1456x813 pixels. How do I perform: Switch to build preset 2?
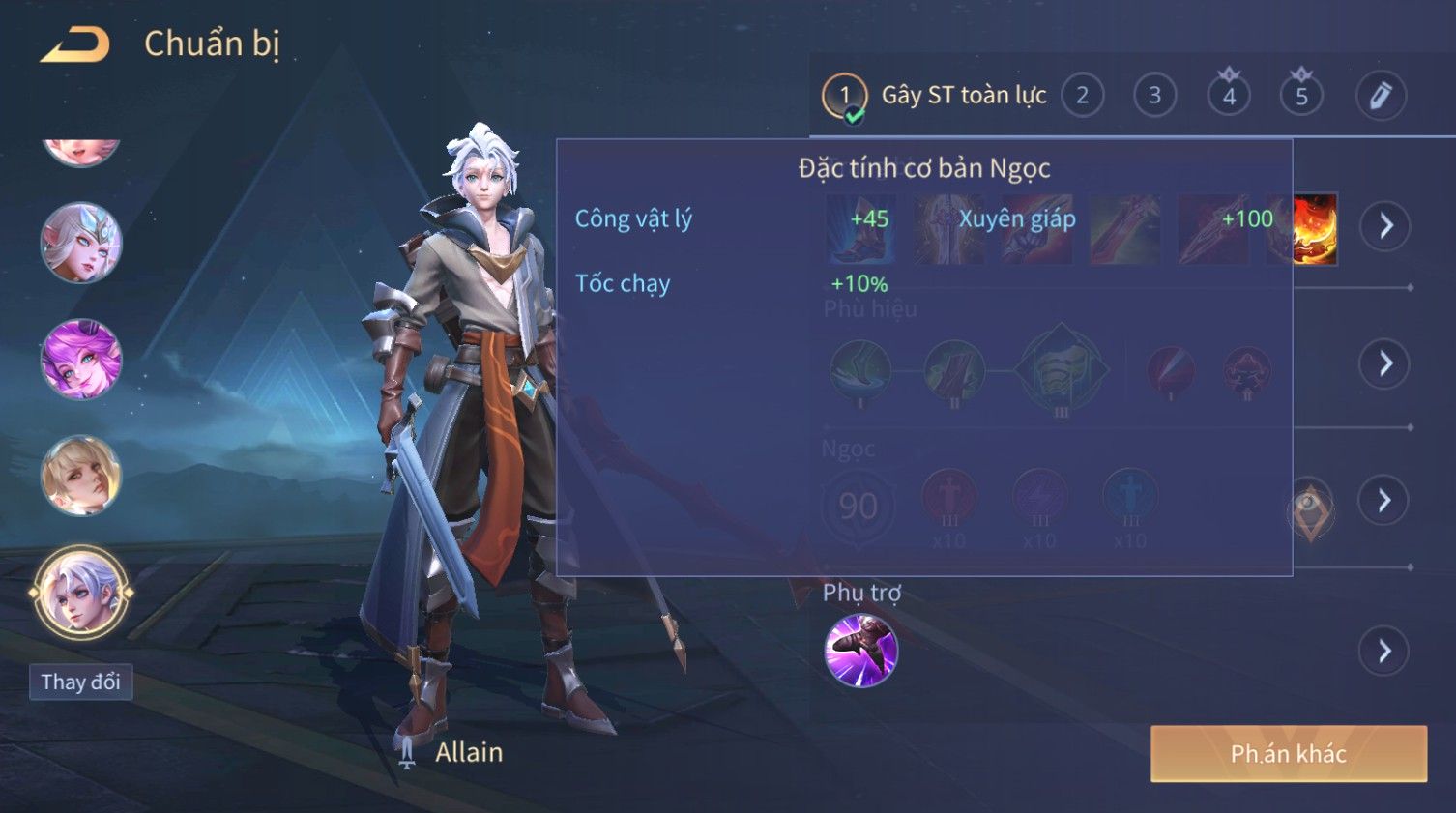(x=1082, y=96)
